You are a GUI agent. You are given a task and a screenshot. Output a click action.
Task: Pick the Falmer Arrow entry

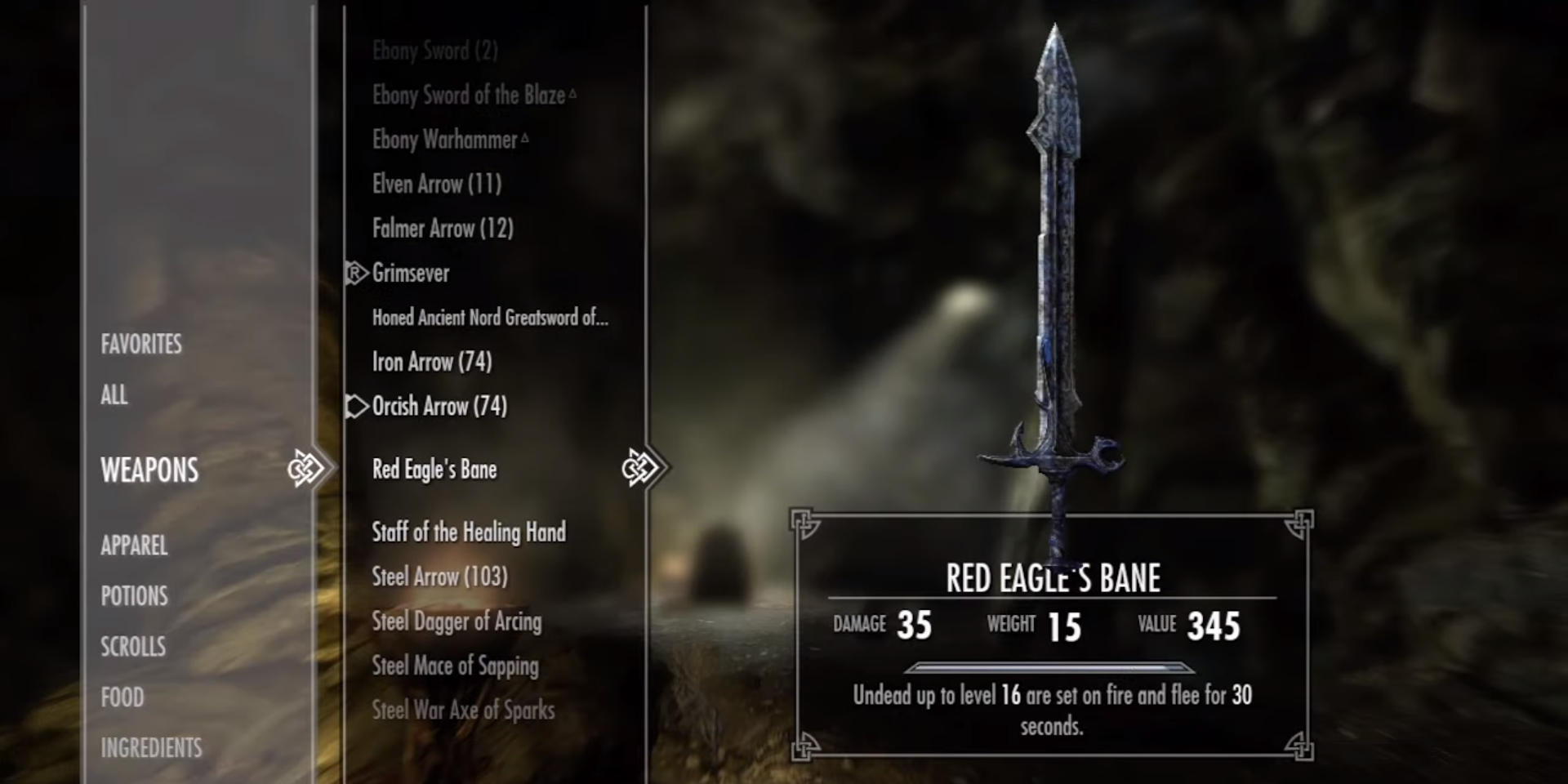[443, 229]
